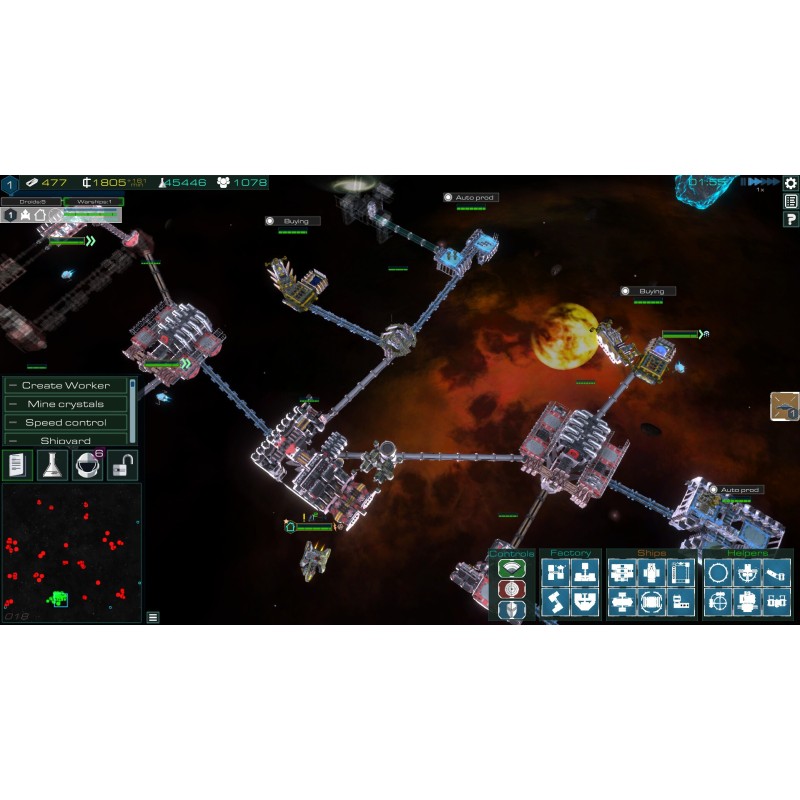Open the astronaut helmet crew icon
This screenshot has width=800, height=800.
pyautogui.click(x=89, y=464)
